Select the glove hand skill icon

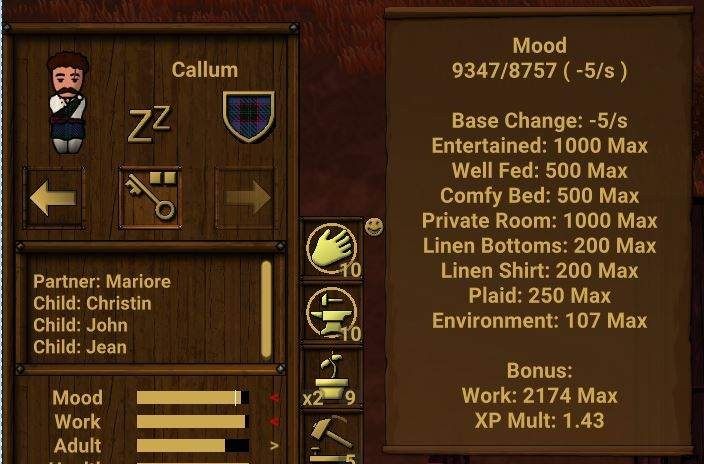tap(331, 248)
